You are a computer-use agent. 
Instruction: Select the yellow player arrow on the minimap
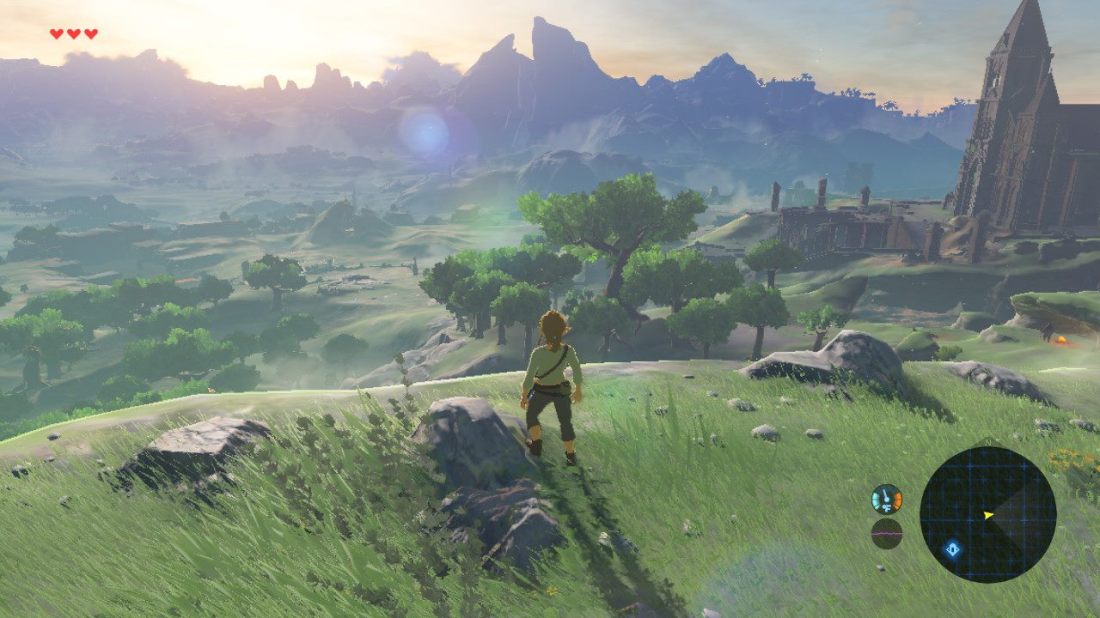[x=988, y=515]
